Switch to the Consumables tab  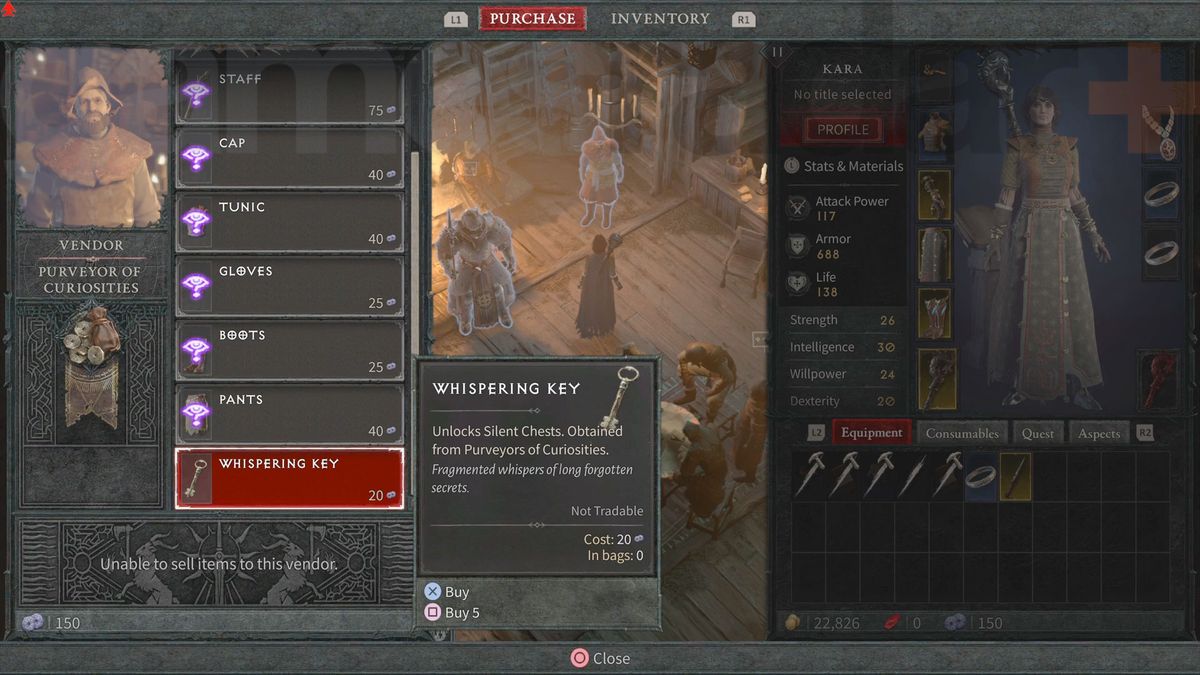click(962, 433)
